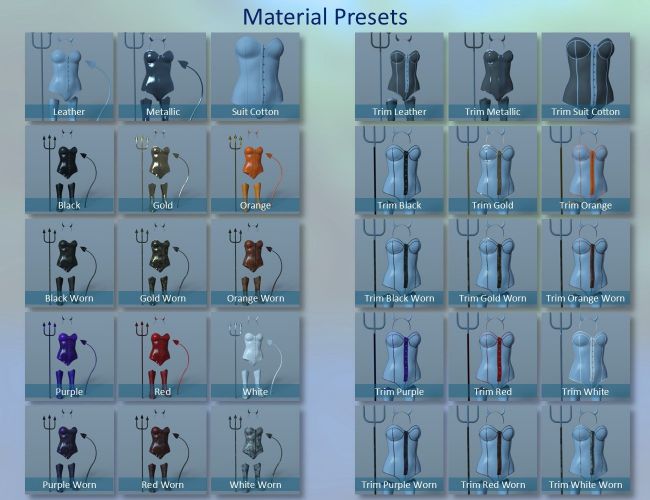Apply the Metallic material preset

coord(161,77)
